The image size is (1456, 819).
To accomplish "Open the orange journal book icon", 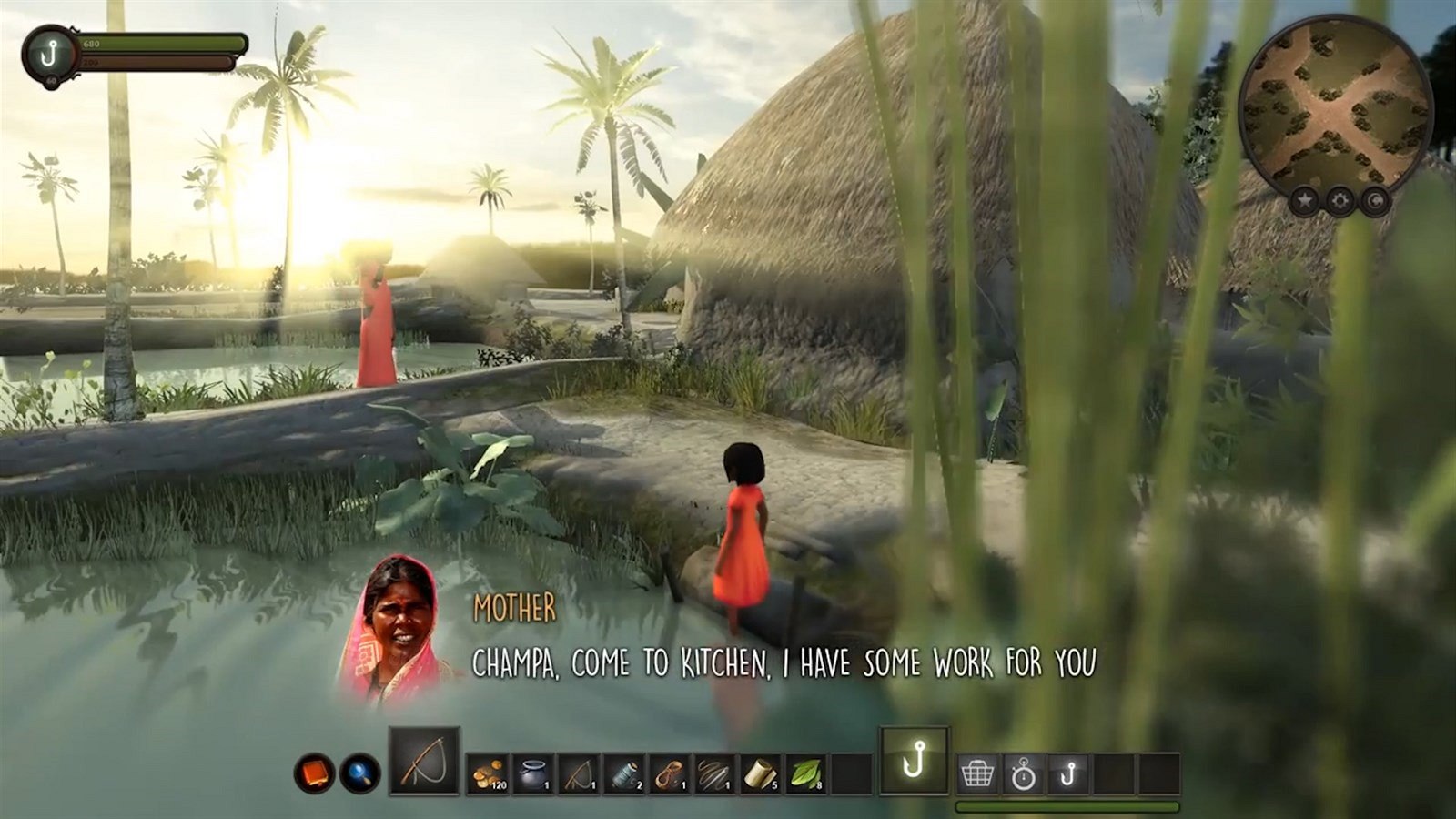I will 314,774.
